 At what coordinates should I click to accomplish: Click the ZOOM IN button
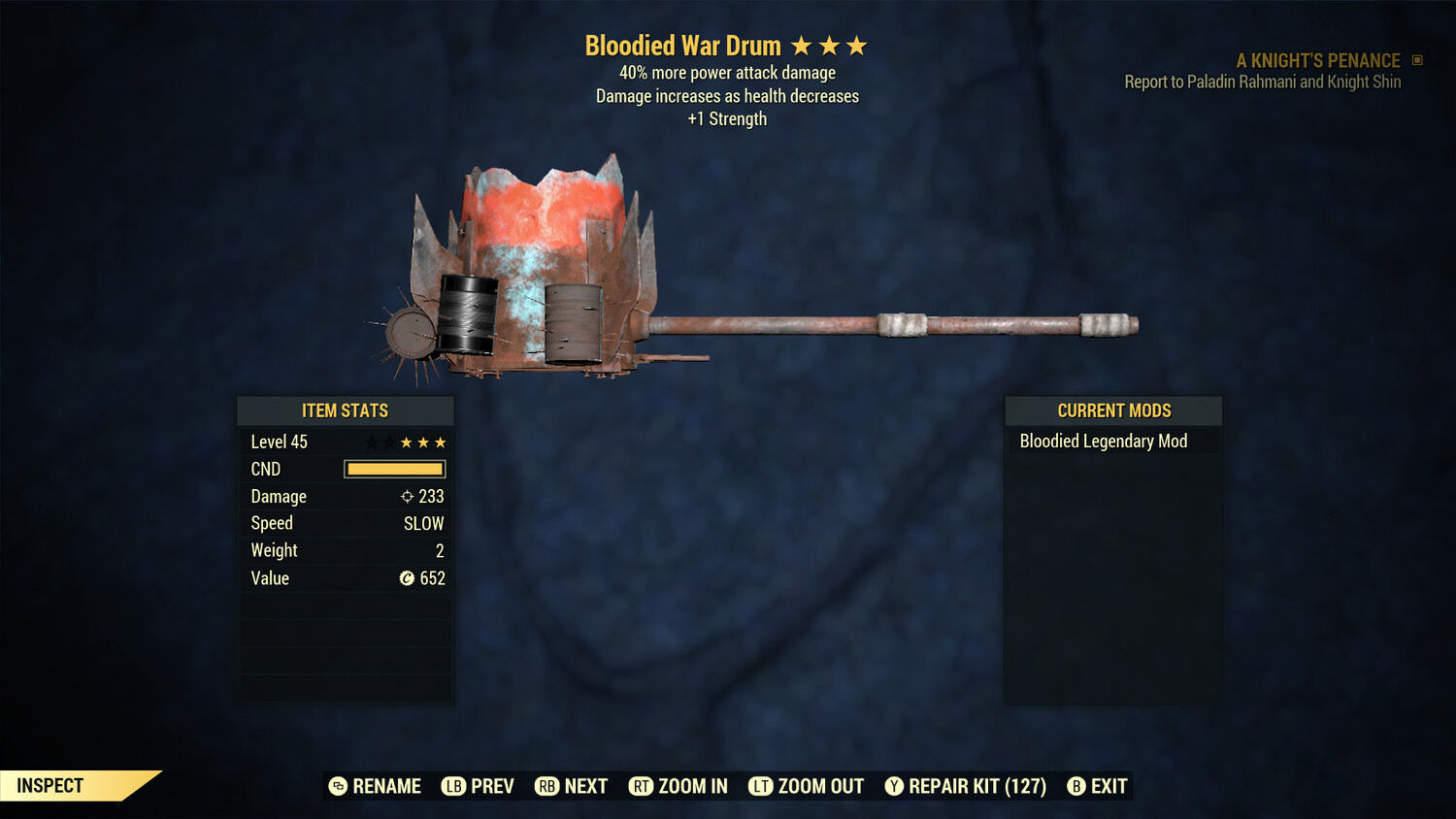tap(678, 786)
